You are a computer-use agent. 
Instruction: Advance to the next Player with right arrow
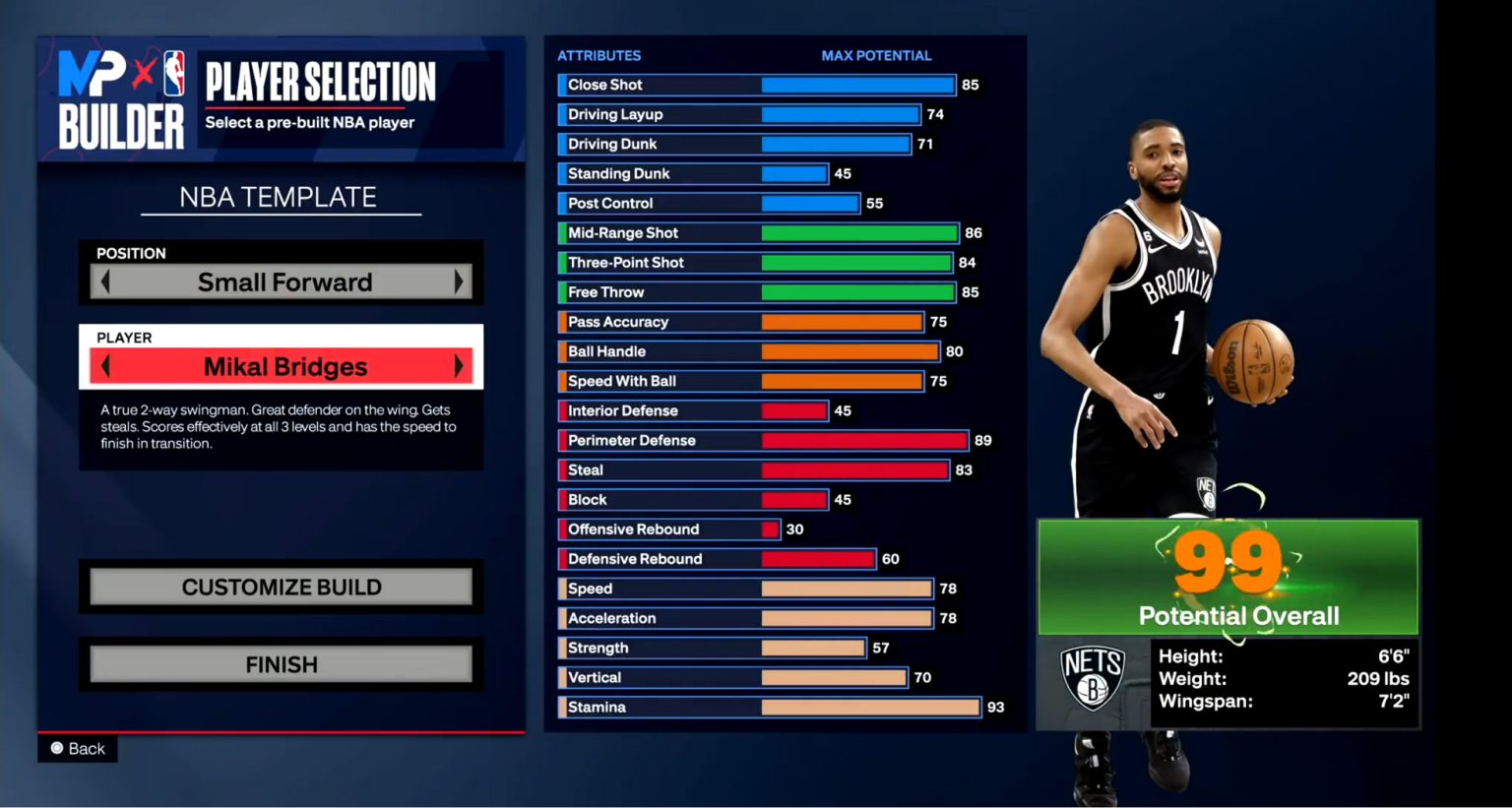click(x=459, y=366)
